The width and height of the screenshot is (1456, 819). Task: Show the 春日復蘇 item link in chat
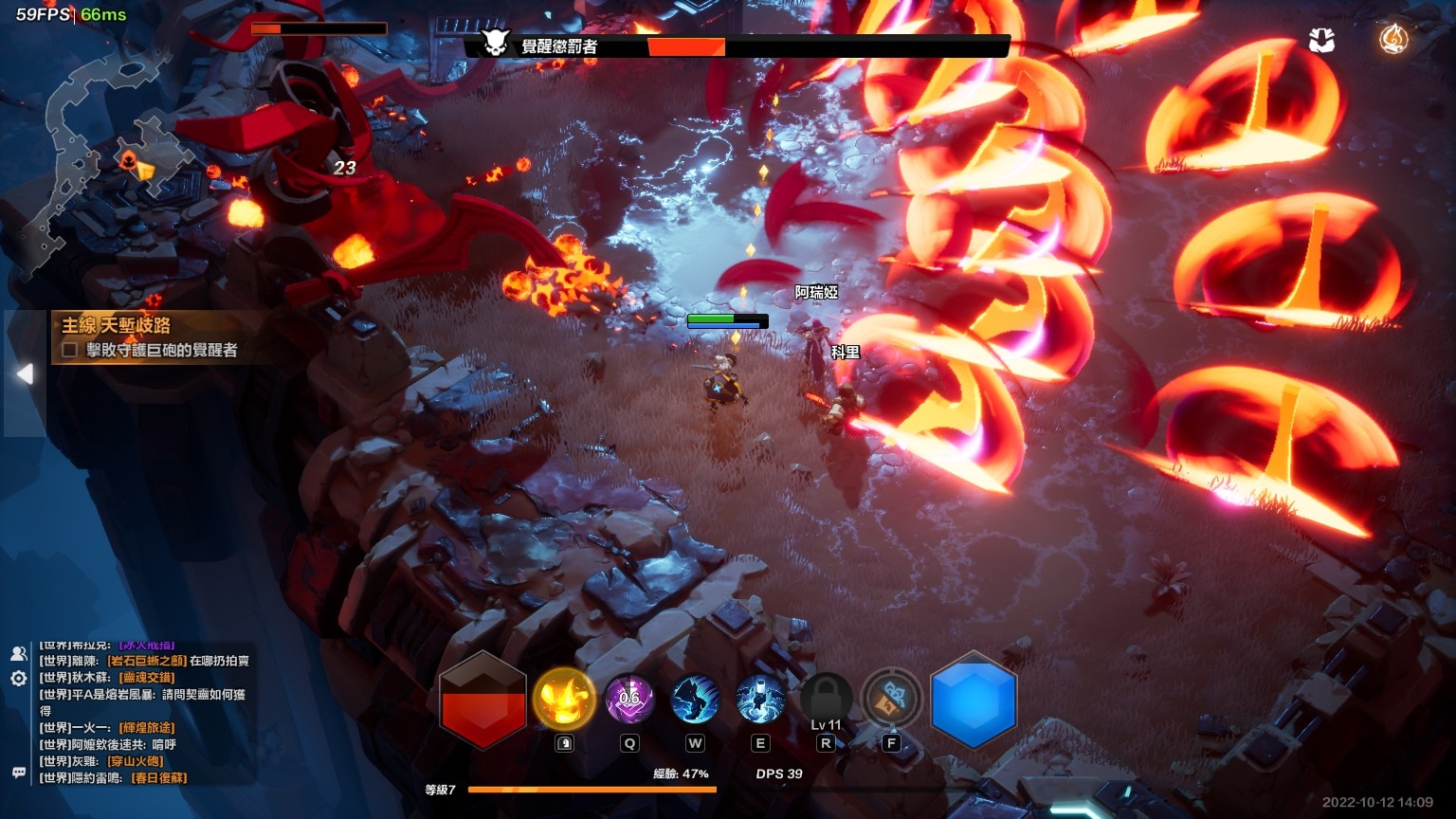[159, 778]
